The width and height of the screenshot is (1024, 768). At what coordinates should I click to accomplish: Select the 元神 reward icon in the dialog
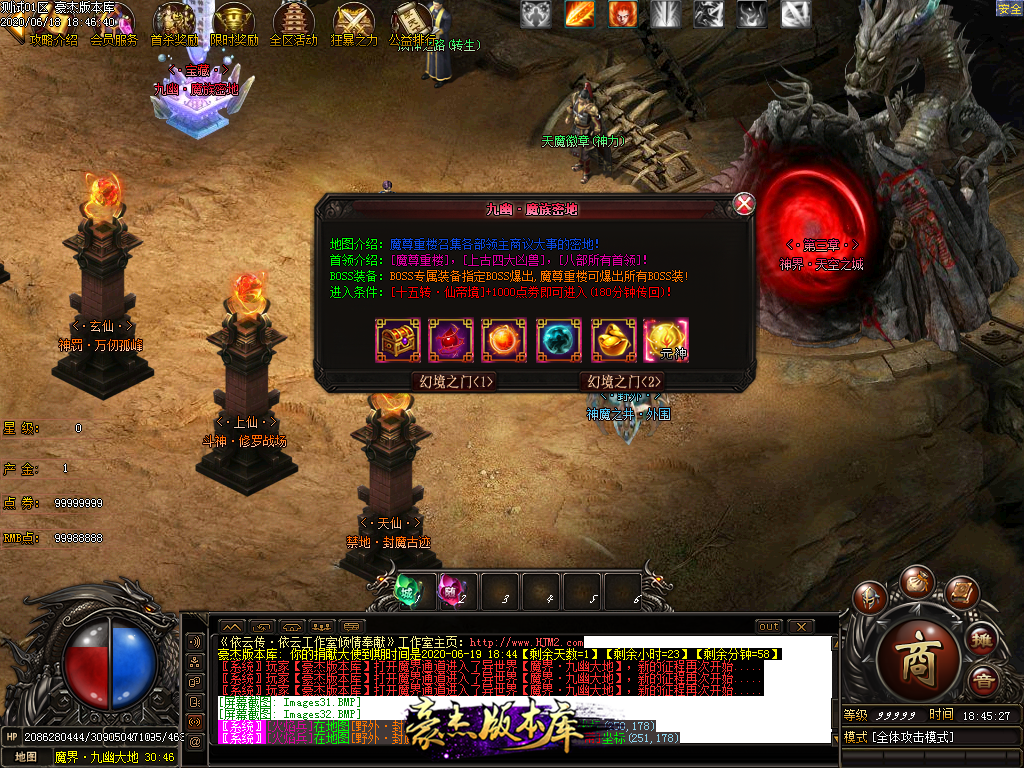pos(665,340)
